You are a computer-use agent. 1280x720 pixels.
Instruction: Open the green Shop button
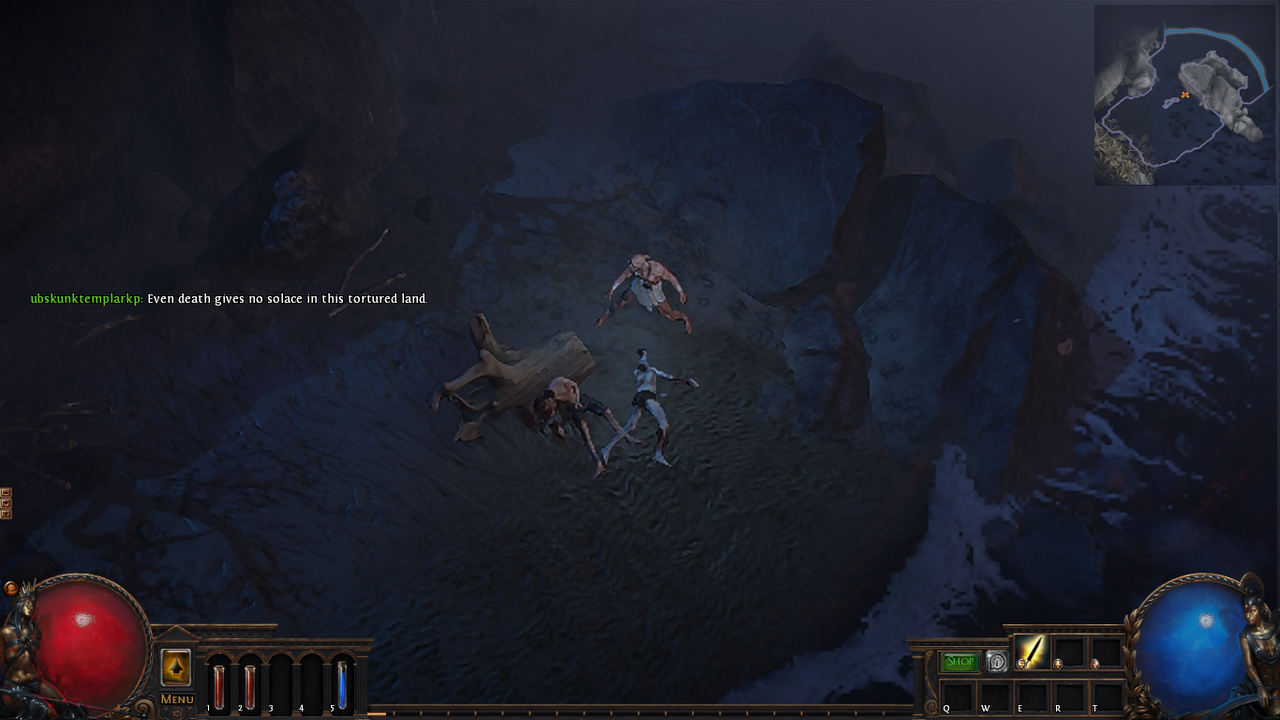[960, 661]
